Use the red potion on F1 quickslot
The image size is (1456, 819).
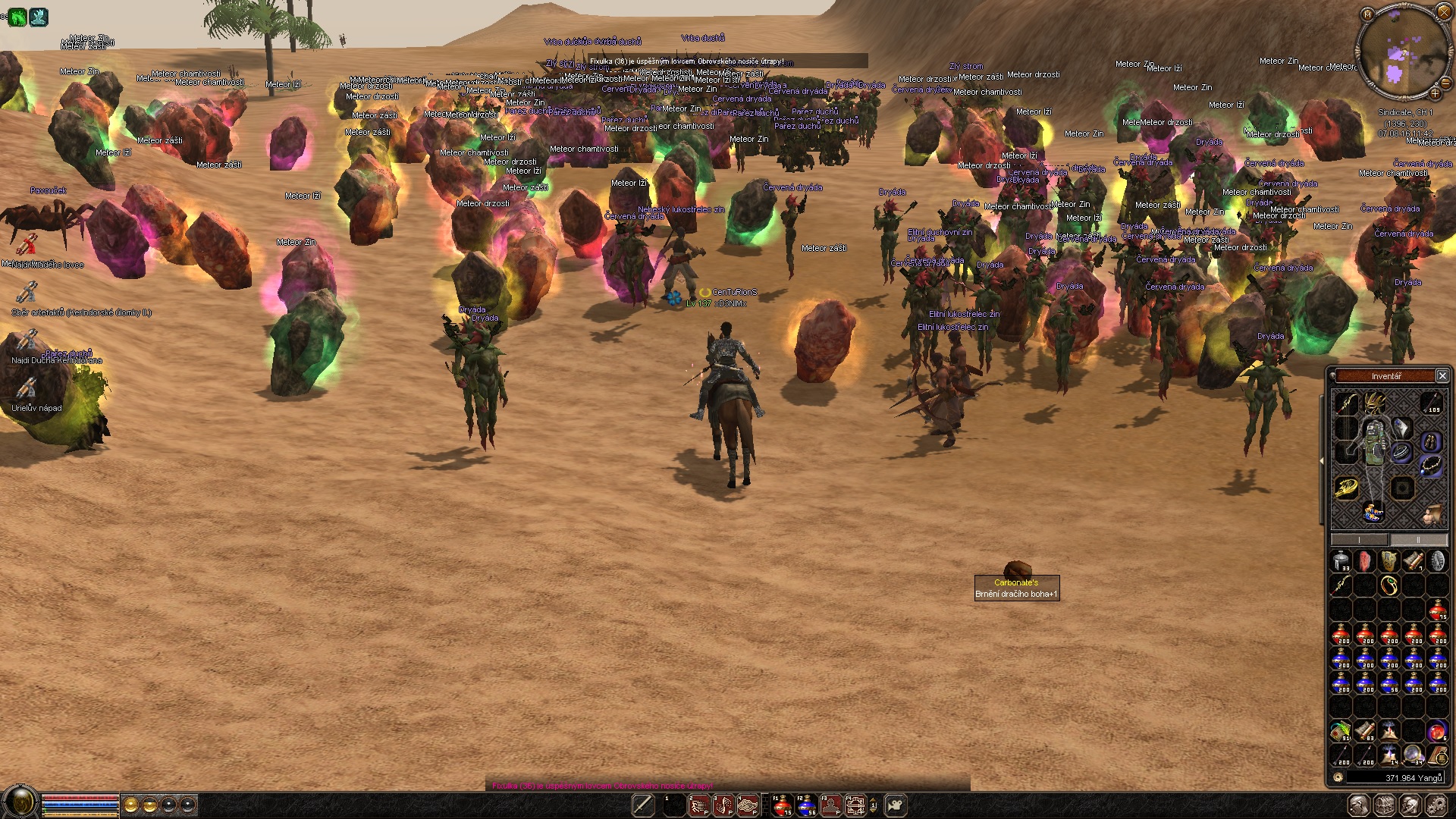tap(782, 805)
